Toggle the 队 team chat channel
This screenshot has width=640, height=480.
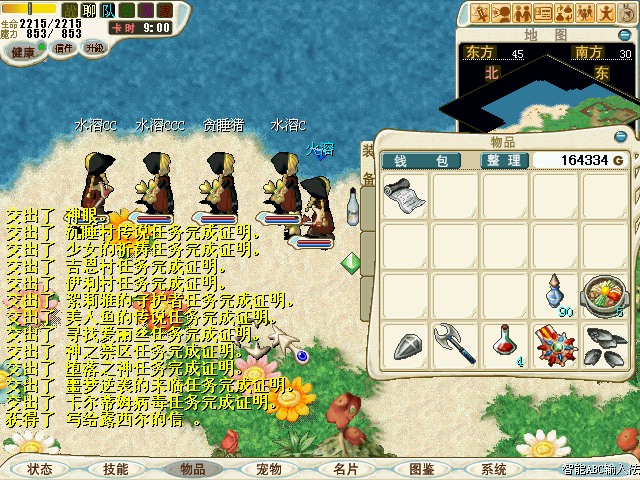pos(109,10)
